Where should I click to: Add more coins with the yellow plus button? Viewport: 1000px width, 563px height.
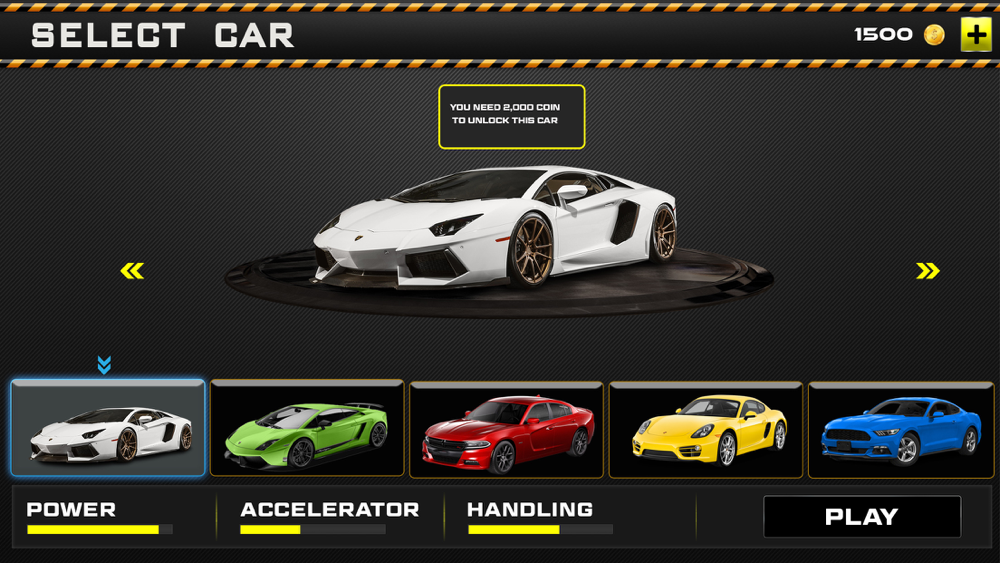coord(976,35)
